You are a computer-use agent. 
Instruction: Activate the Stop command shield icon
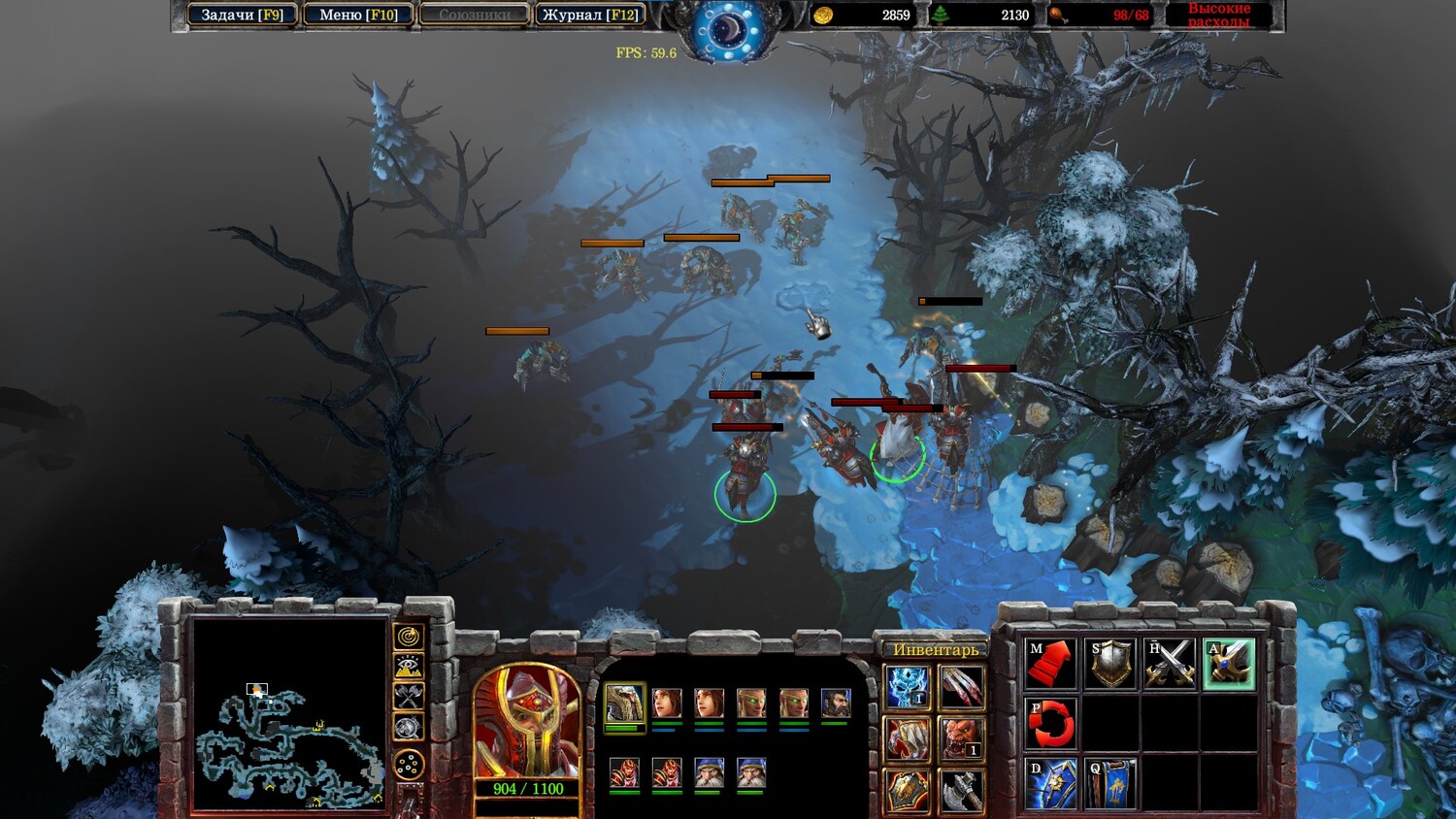click(1110, 664)
